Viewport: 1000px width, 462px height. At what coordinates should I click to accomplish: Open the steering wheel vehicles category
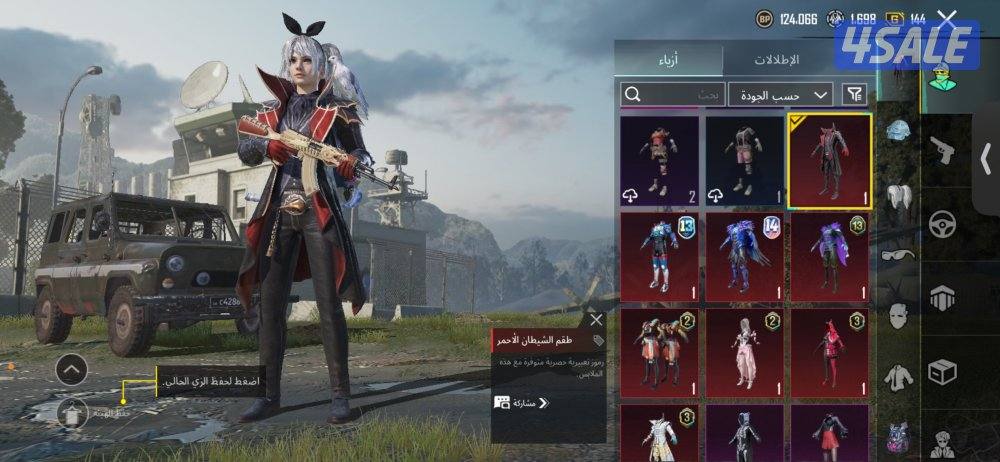941,223
